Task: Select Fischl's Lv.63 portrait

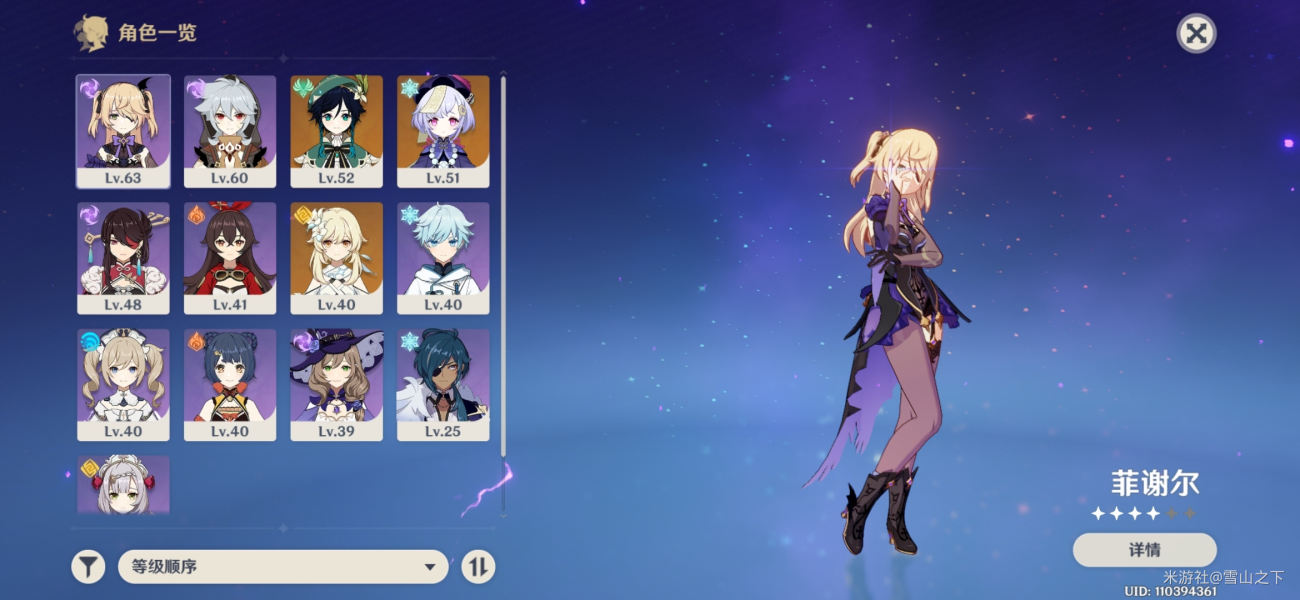Action: point(123,131)
